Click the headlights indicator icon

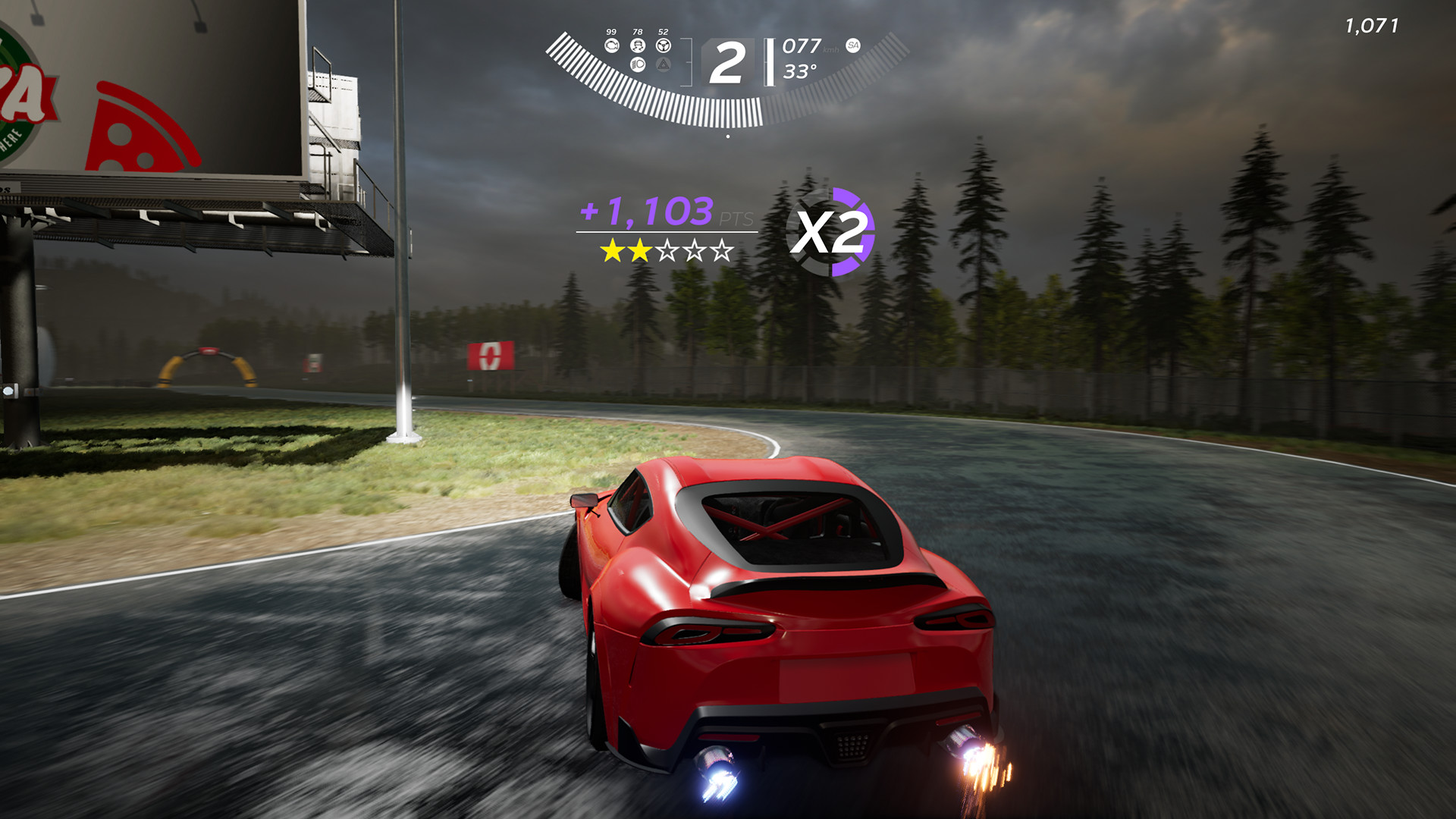pos(638,64)
